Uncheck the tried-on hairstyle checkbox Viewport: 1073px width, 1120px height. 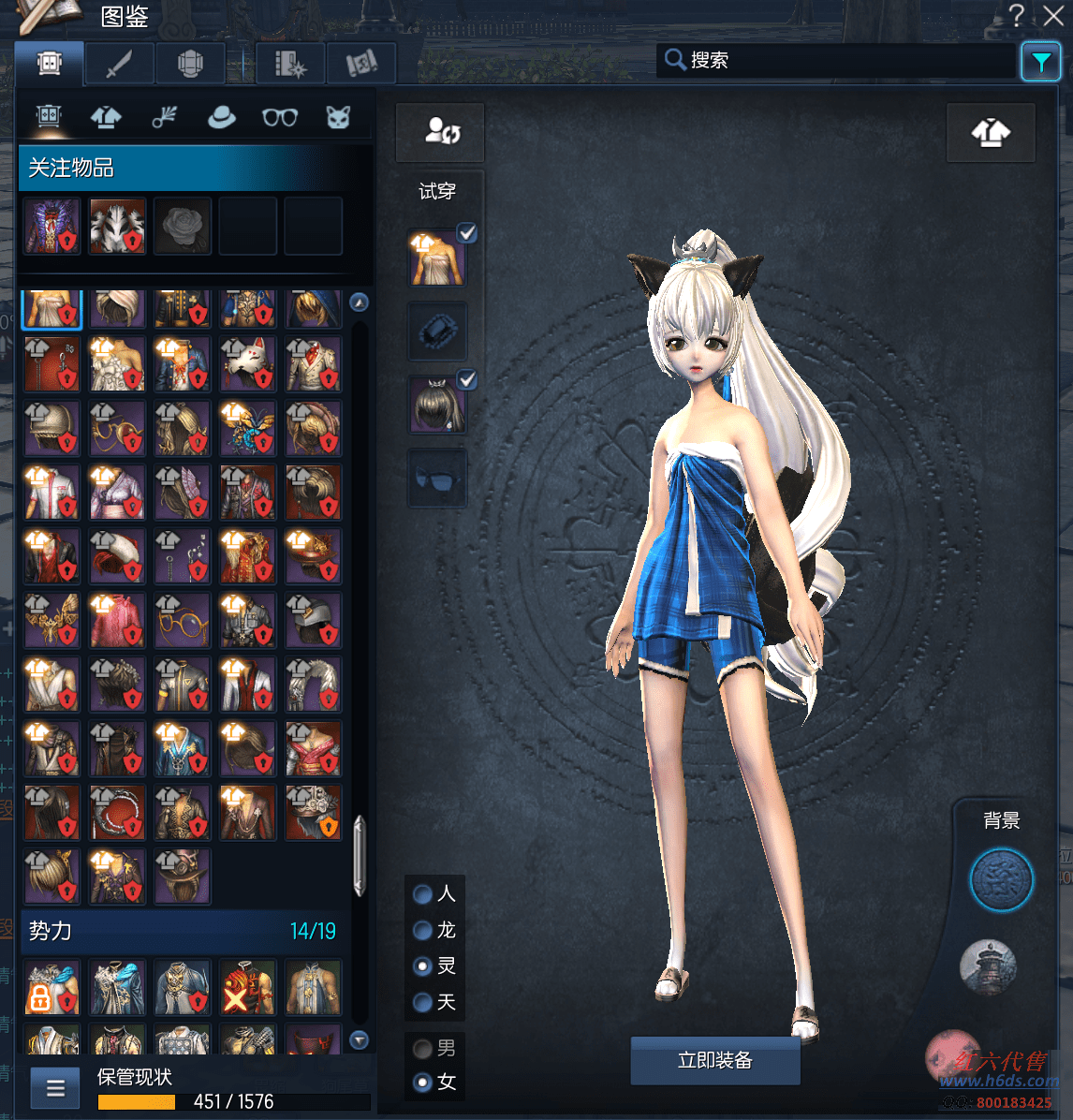pyautogui.click(x=466, y=379)
